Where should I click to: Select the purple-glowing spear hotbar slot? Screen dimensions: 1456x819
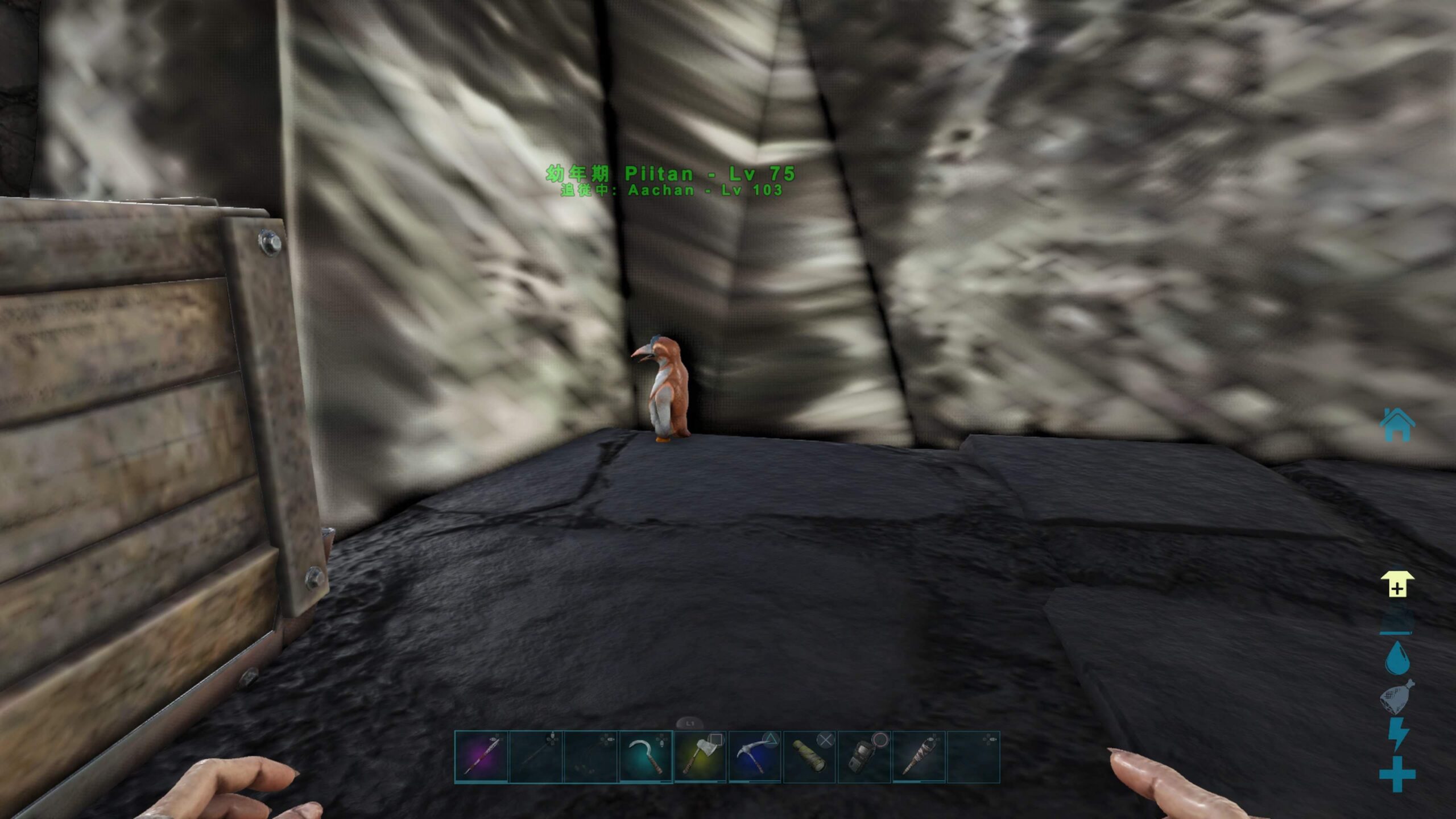[x=481, y=757]
